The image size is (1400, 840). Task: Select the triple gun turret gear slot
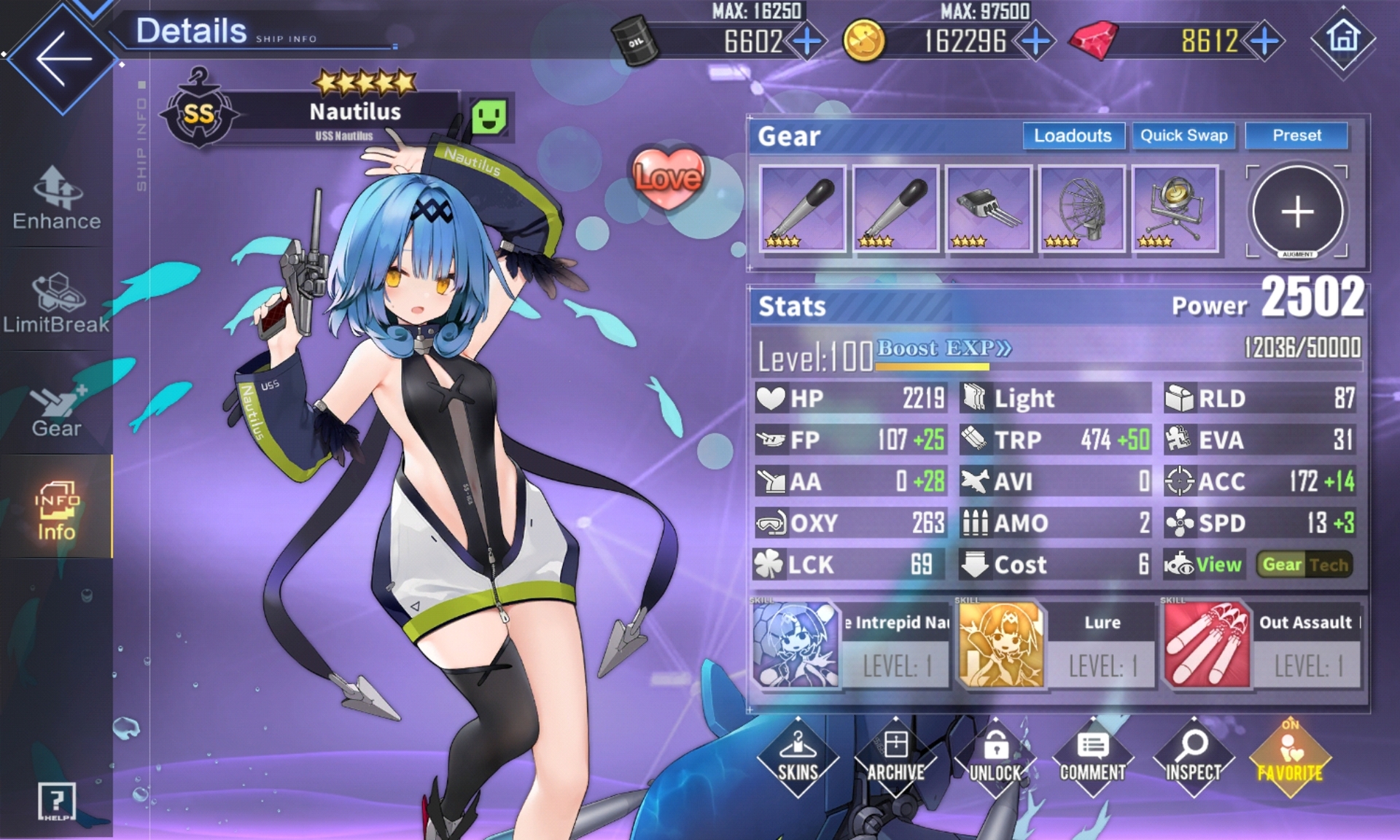point(989,209)
